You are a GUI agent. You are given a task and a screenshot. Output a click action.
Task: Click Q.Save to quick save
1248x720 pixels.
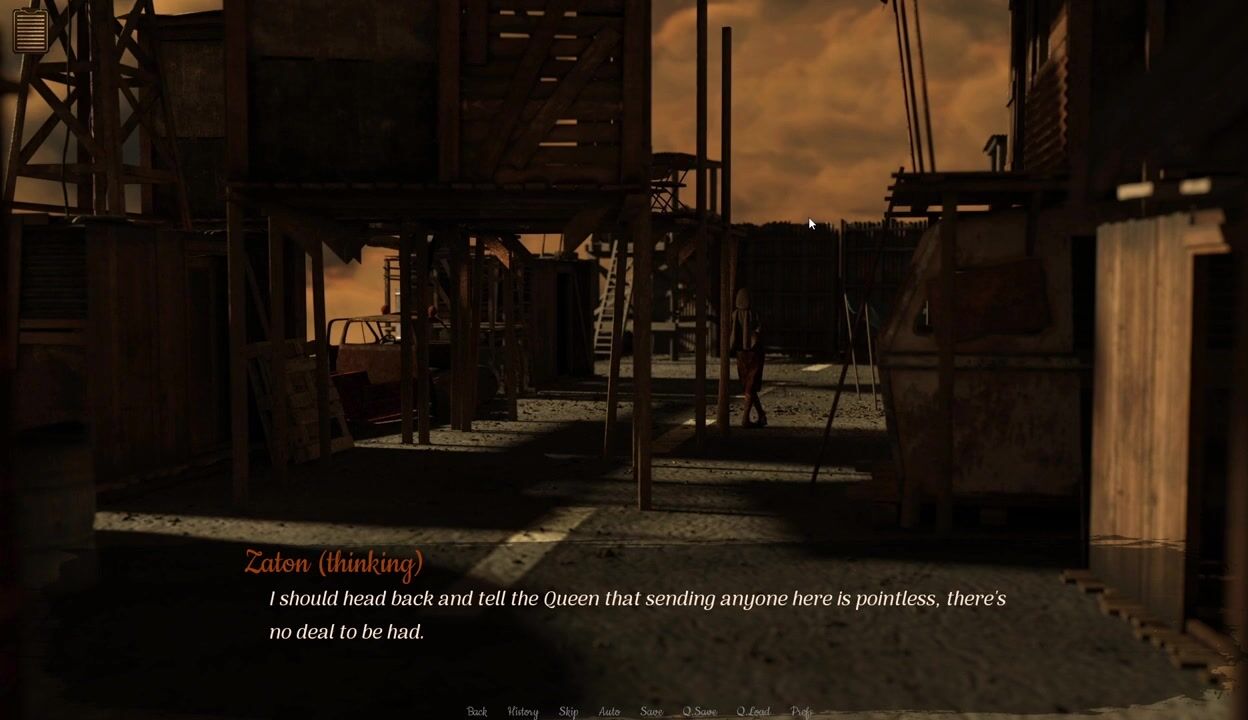[699, 711]
